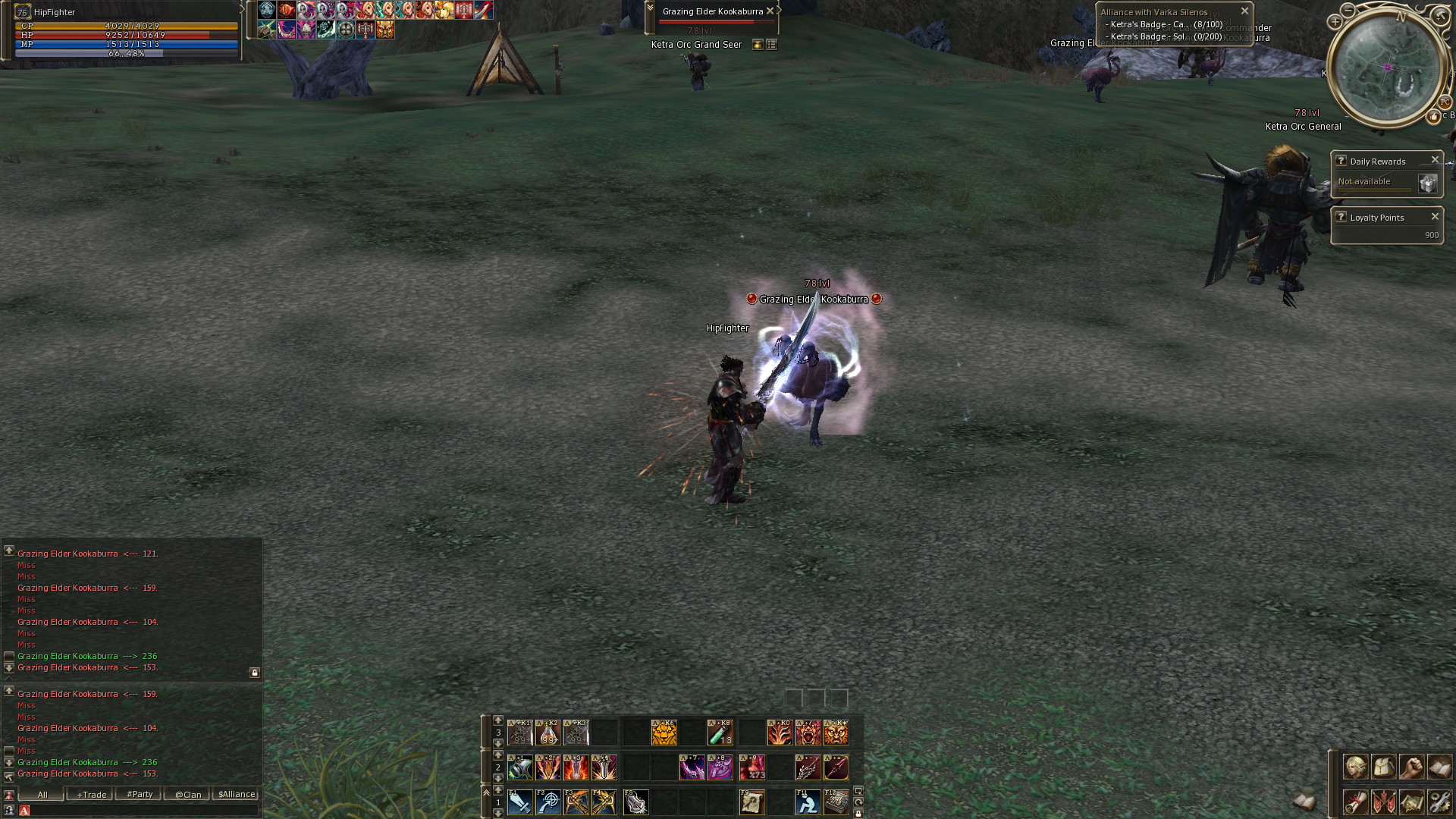The width and height of the screenshot is (1456, 819).
Task: Open the inventory bag menu icon
Action: pyautogui.click(x=1383, y=767)
